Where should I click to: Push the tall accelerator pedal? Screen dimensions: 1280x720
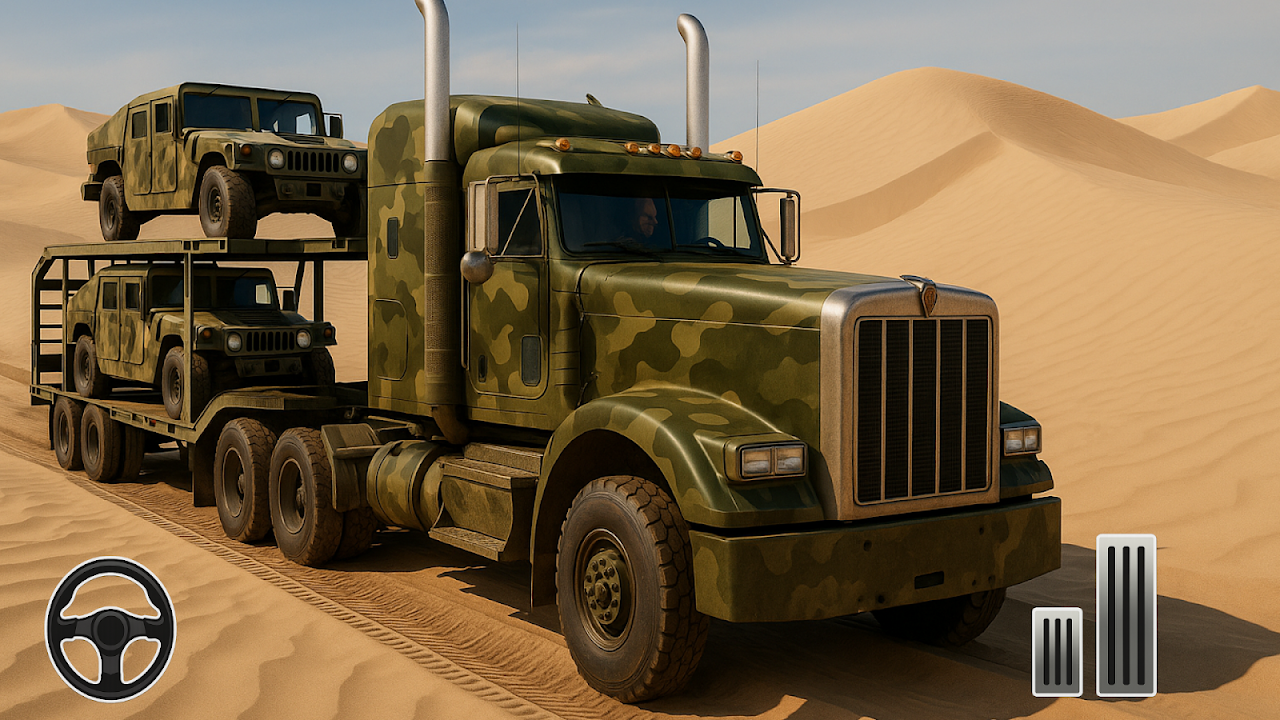coord(1126,615)
